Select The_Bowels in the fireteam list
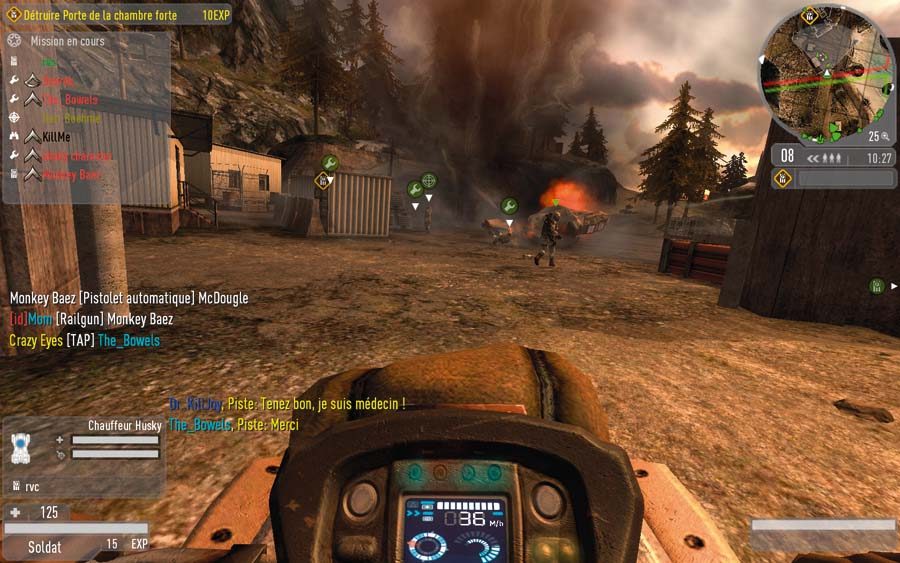Viewport: 900px width, 563px height. click(x=70, y=100)
